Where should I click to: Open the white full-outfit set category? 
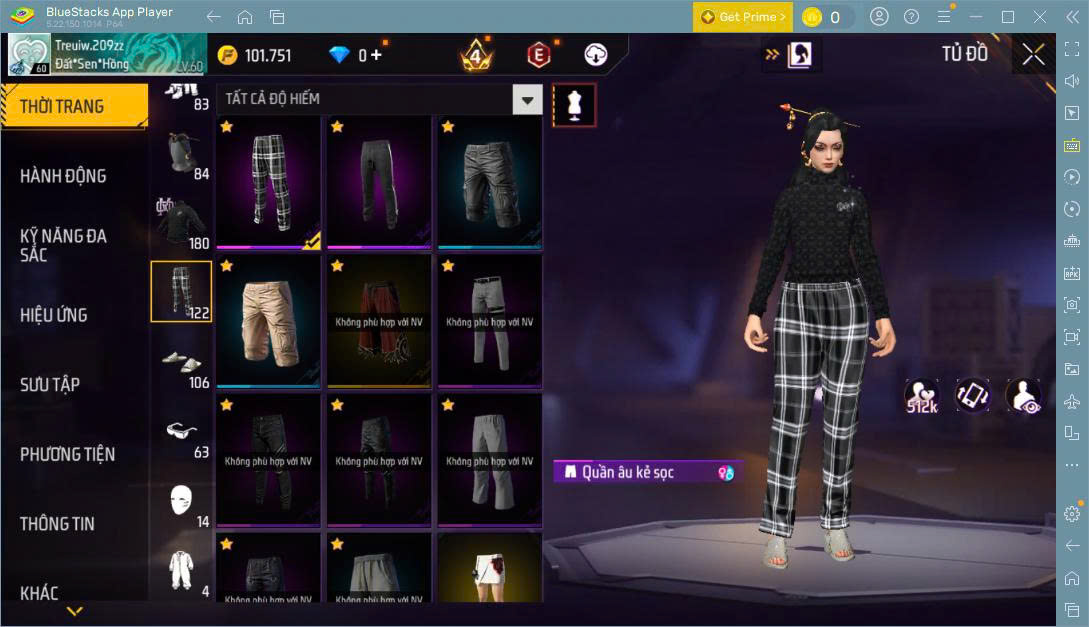coord(181,570)
